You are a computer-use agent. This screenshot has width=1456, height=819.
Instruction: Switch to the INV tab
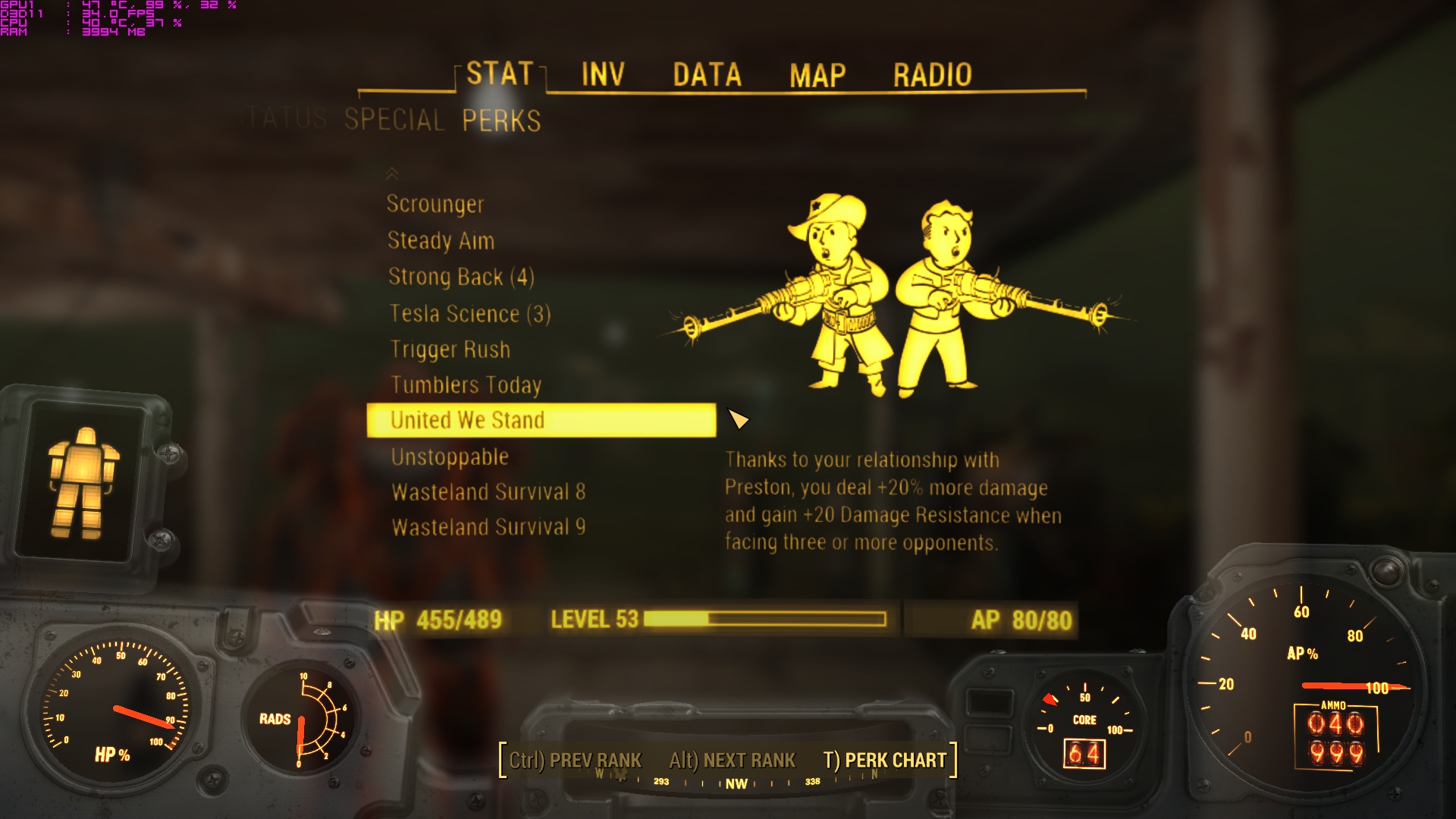tap(601, 74)
